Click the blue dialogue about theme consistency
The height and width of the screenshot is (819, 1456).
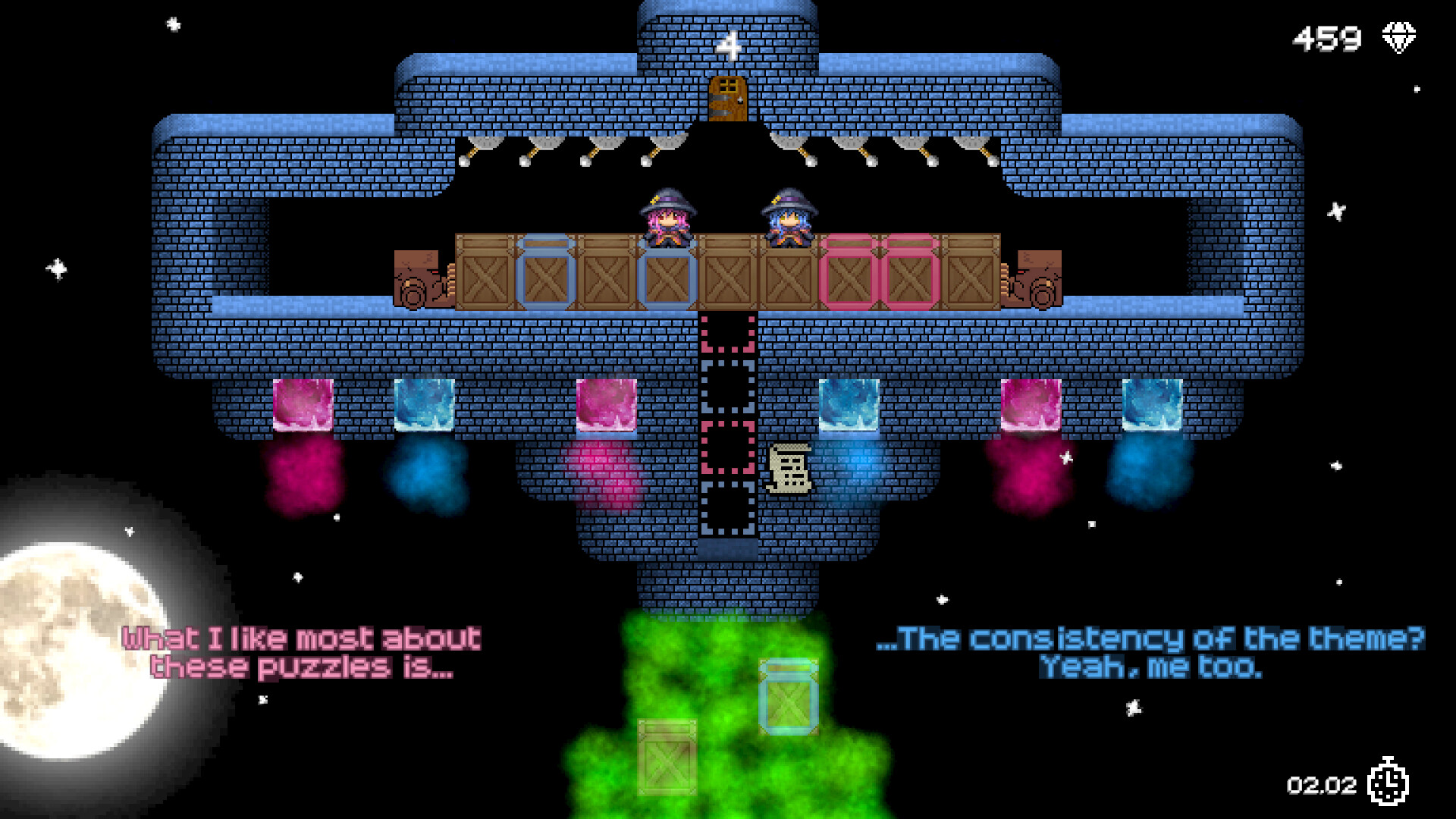click(x=1150, y=652)
